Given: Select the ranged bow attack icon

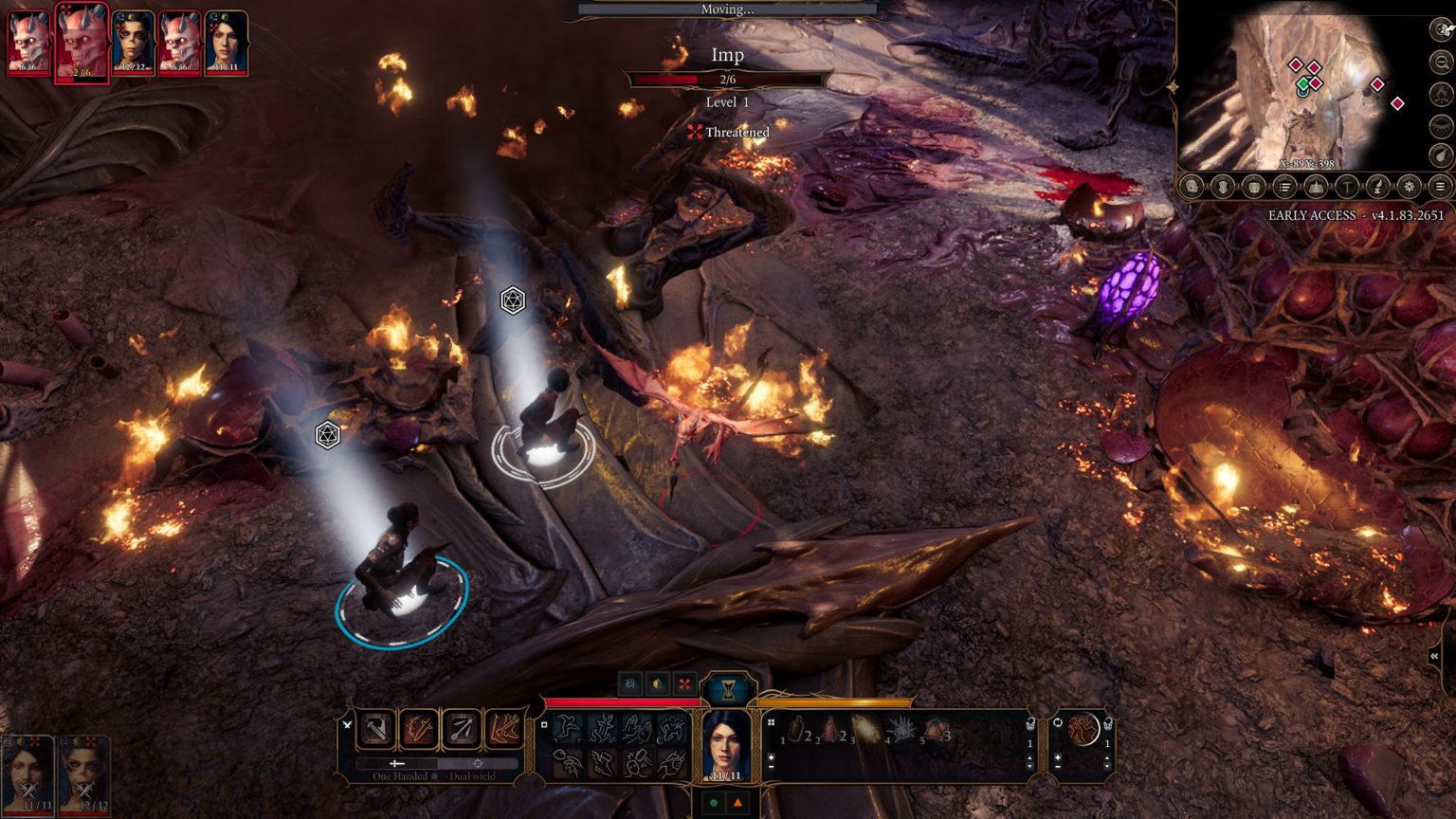Looking at the screenshot, I should 462,729.
